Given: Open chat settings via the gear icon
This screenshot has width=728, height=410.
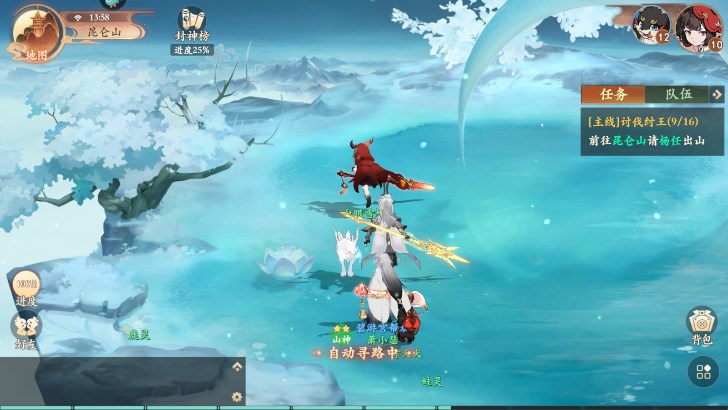Looking at the screenshot, I should pos(237,396).
